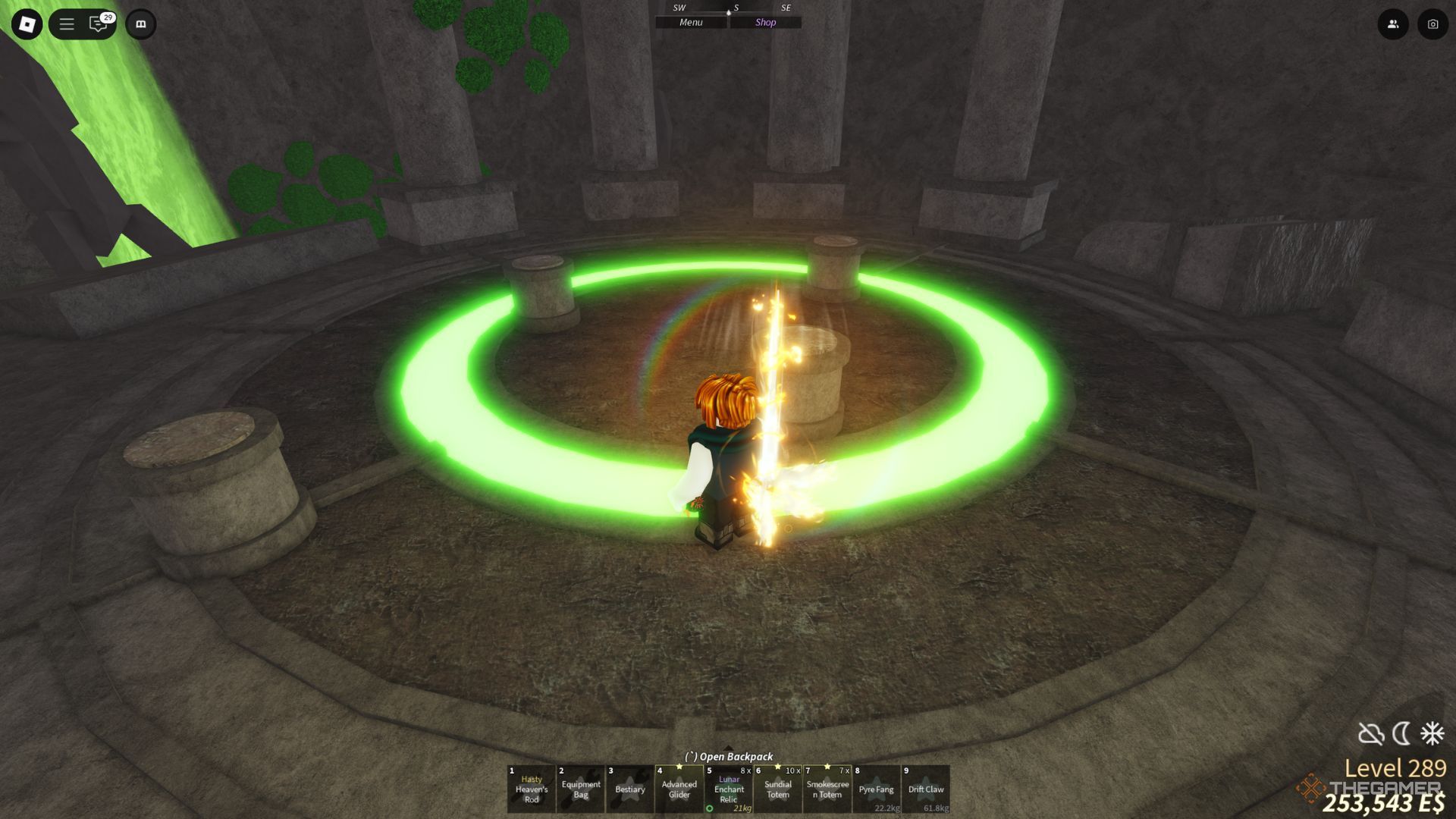Open the Roblox main menu

tap(27, 24)
